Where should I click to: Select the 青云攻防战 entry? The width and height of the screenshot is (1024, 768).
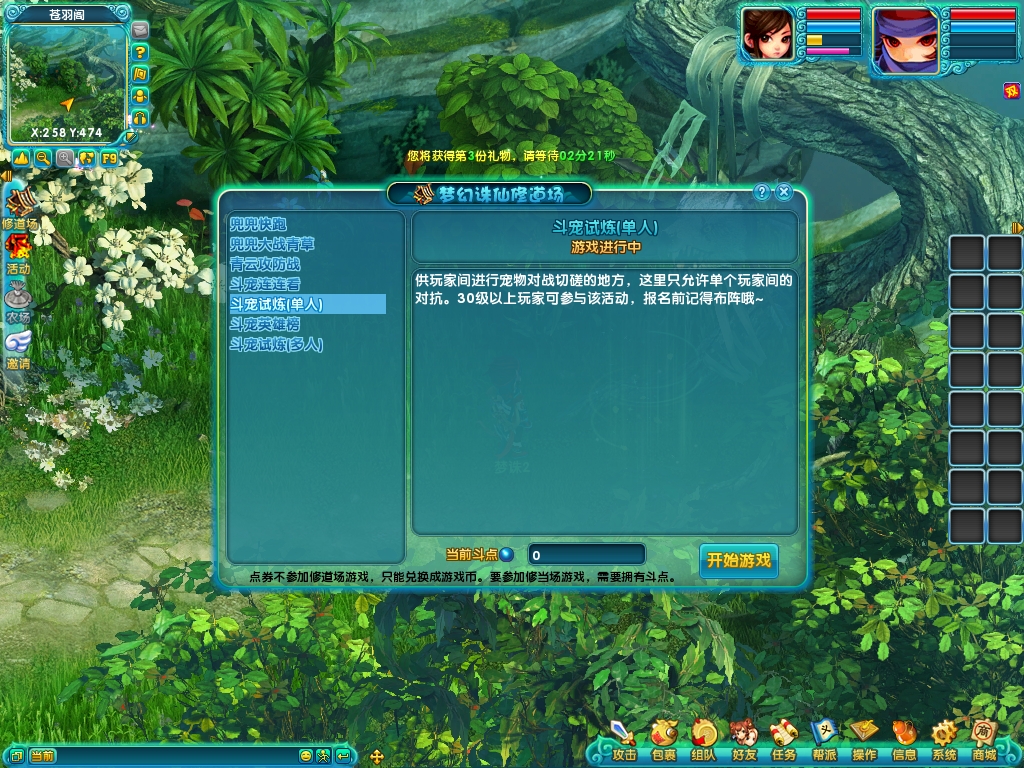[x=265, y=264]
